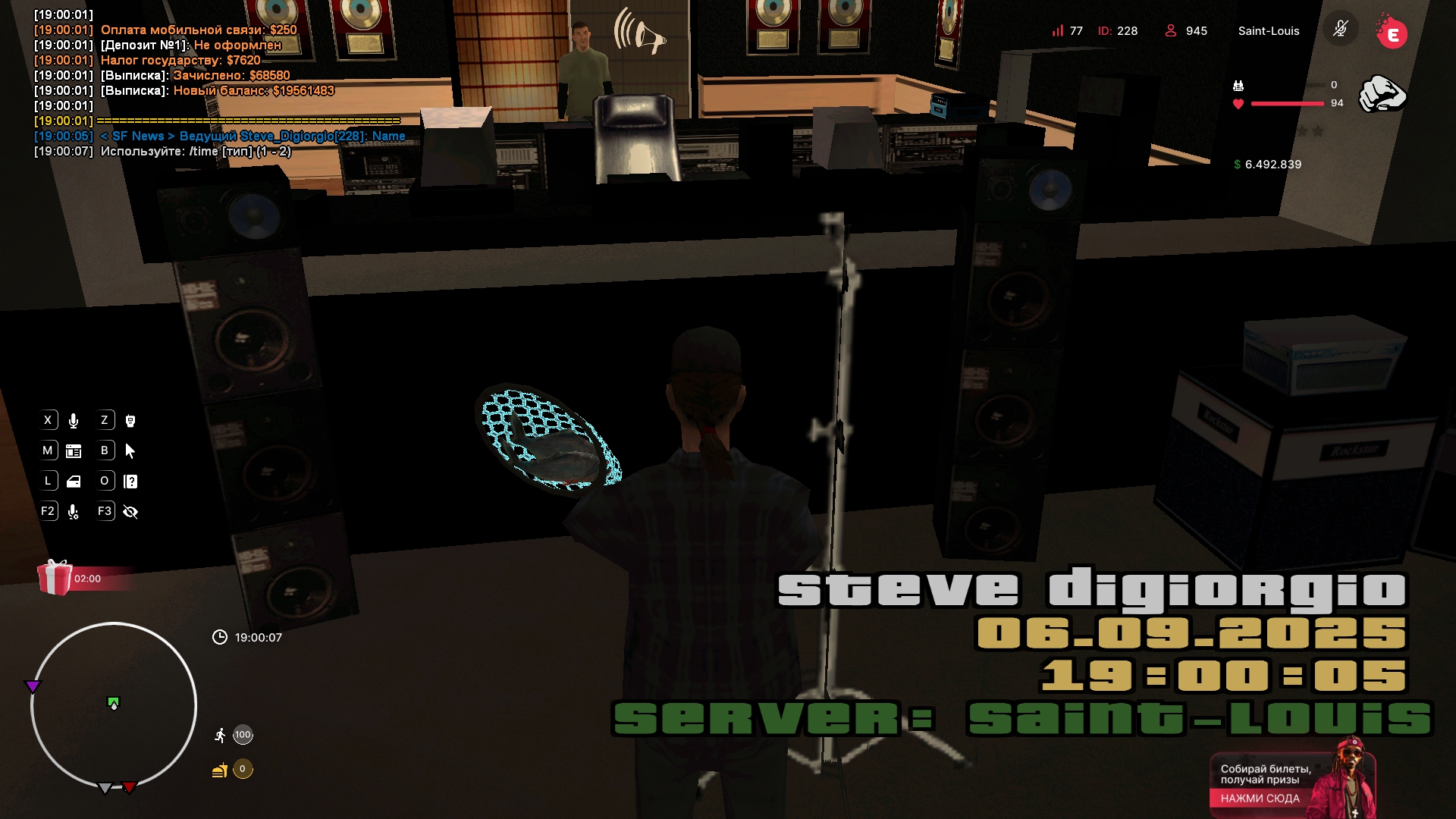Click the walkie-talkie radio icon
Image resolution: width=1456 pixels, height=819 pixels.
click(130, 421)
